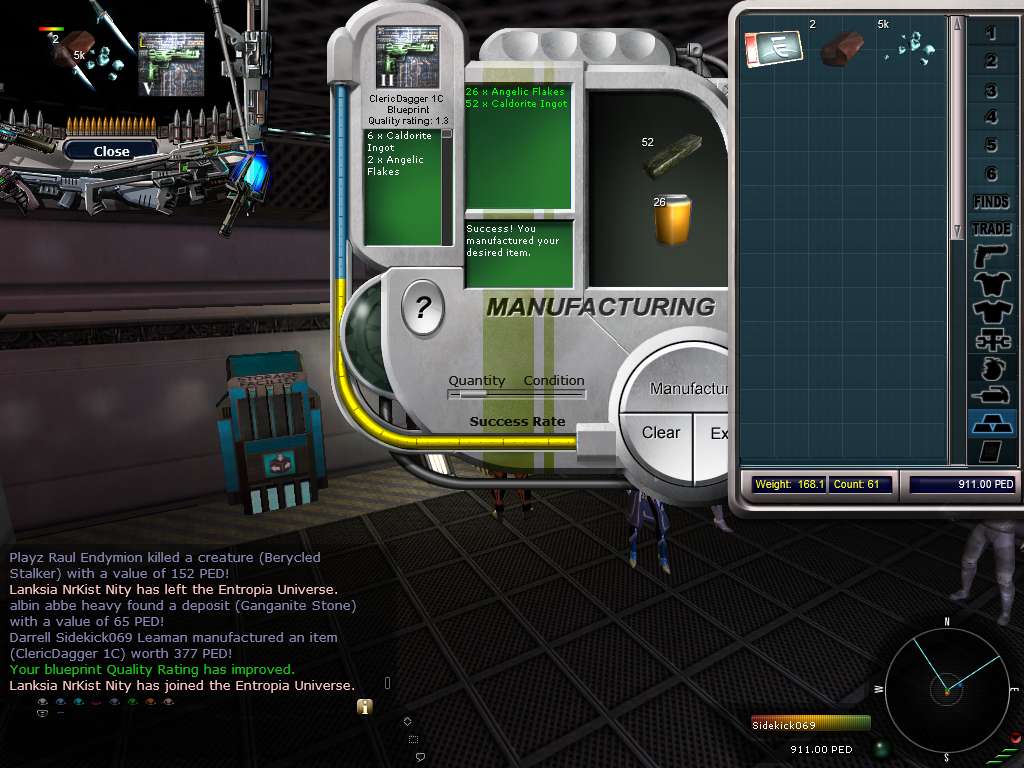The image size is (1024, 768).
Task: Show the weapons category with pistol icon
Action: (991, 257)
